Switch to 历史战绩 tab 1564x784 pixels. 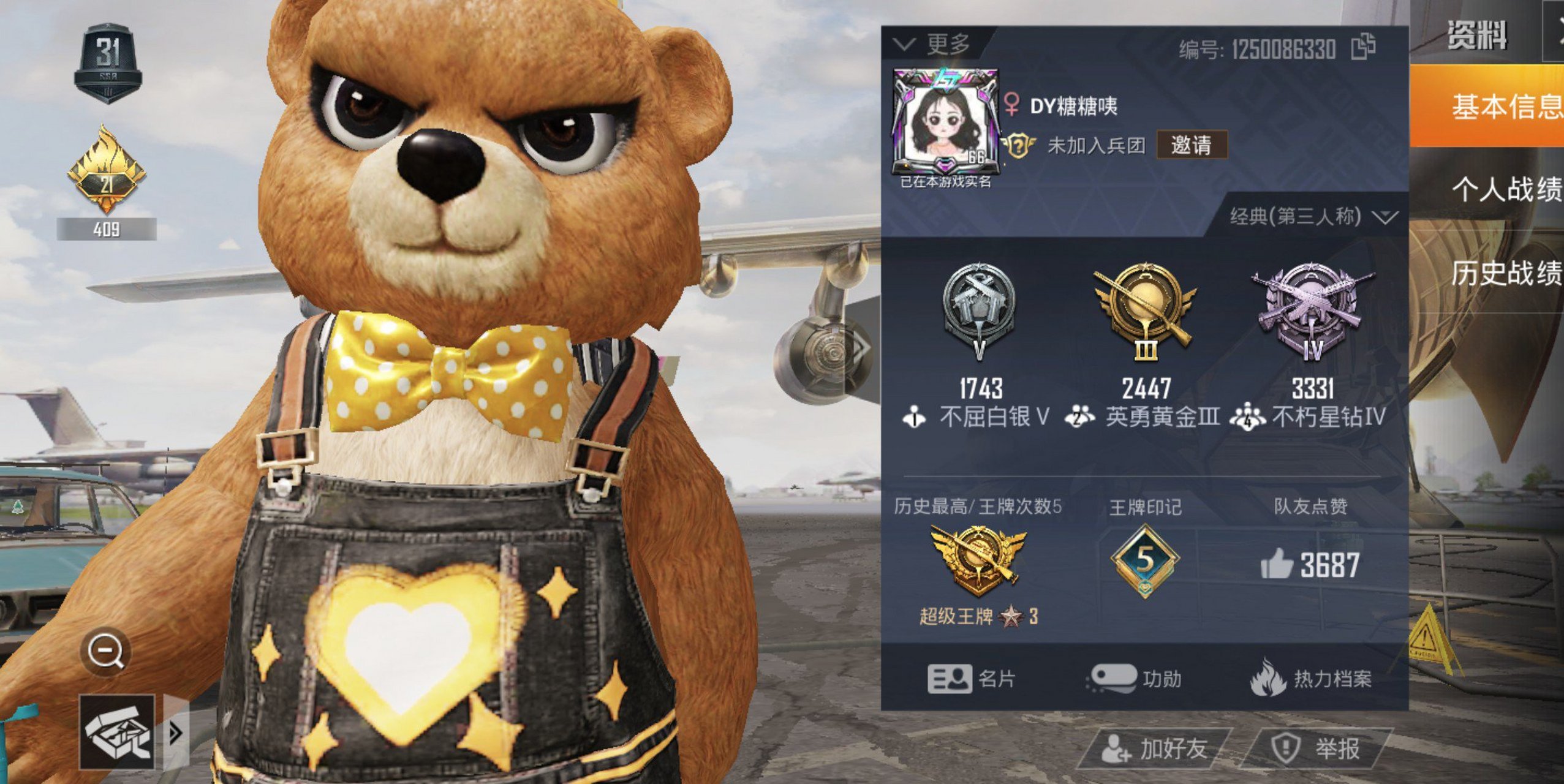pos(1504,273)
